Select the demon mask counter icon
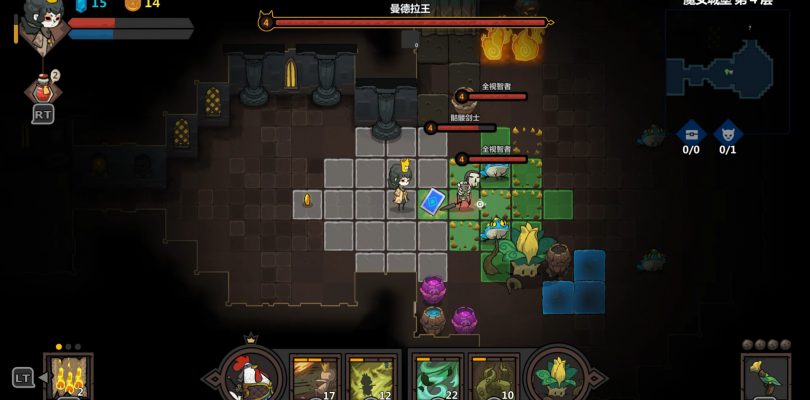The height and width of the screenshot is (400, 810). coord(728,132)
